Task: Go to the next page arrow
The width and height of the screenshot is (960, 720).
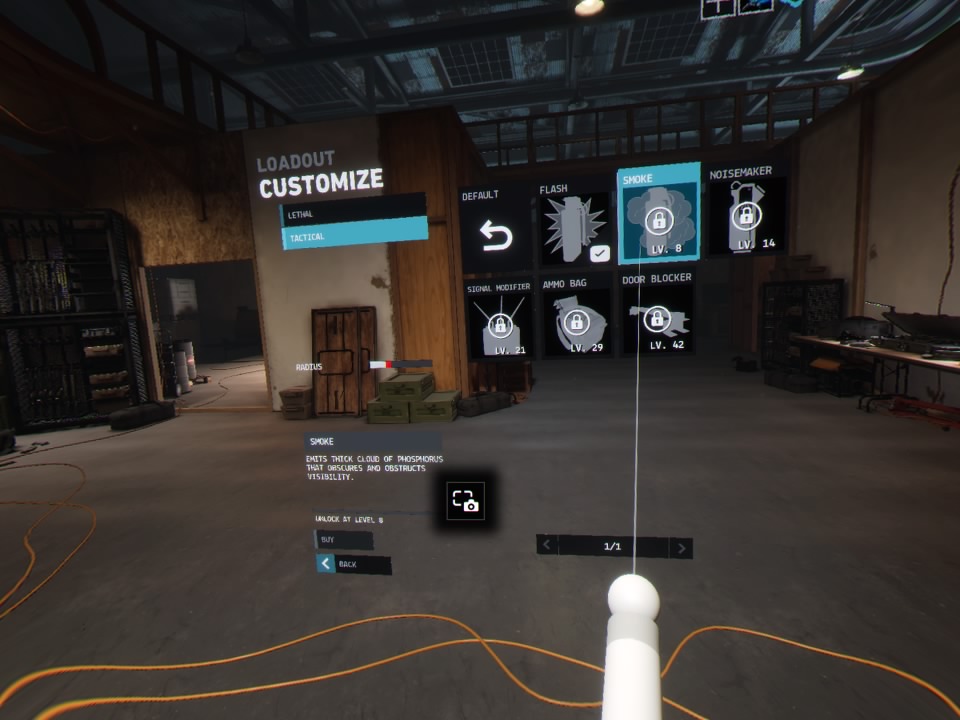Action: [x=681, y=547]
